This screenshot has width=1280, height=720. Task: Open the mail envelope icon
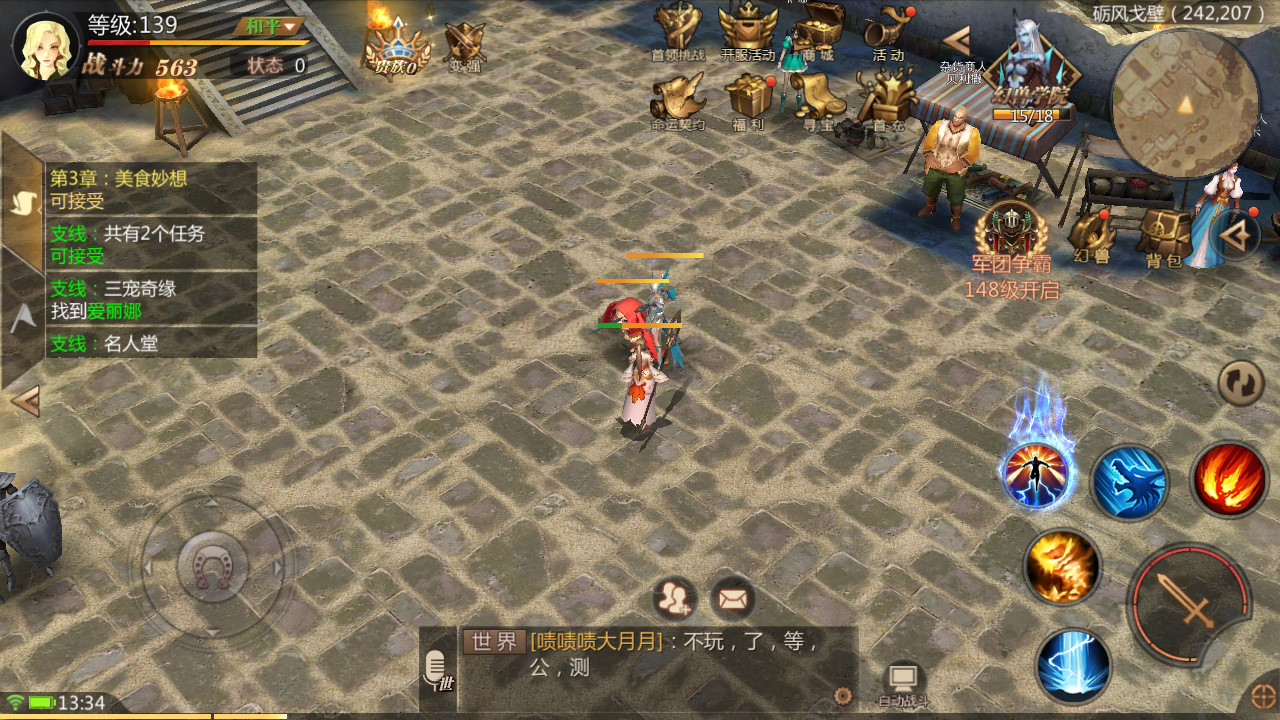(x=733, y=599)
